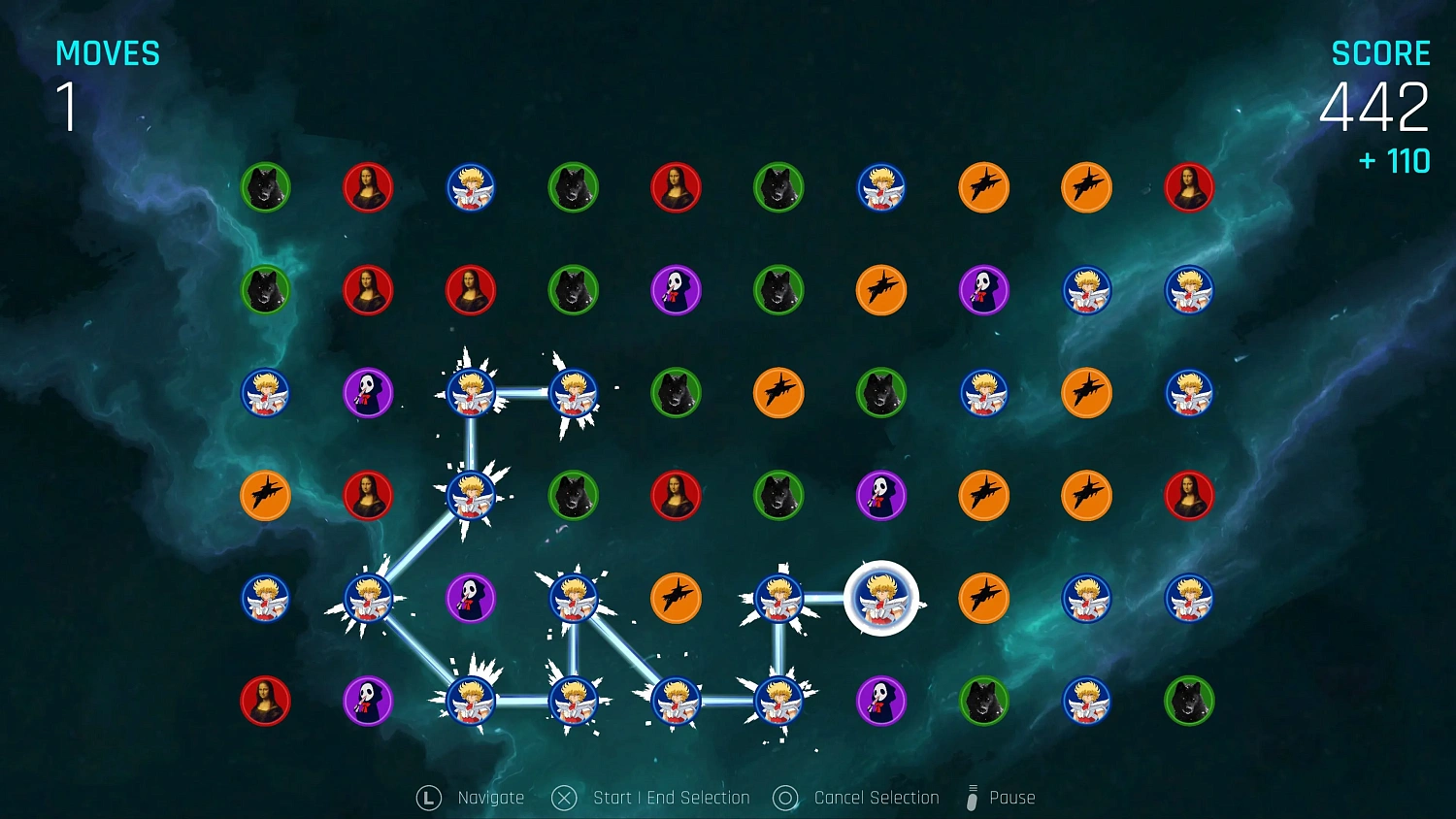
Task: Click the X button glyph for Start/End Selection
Action: [x=564, y=797]
